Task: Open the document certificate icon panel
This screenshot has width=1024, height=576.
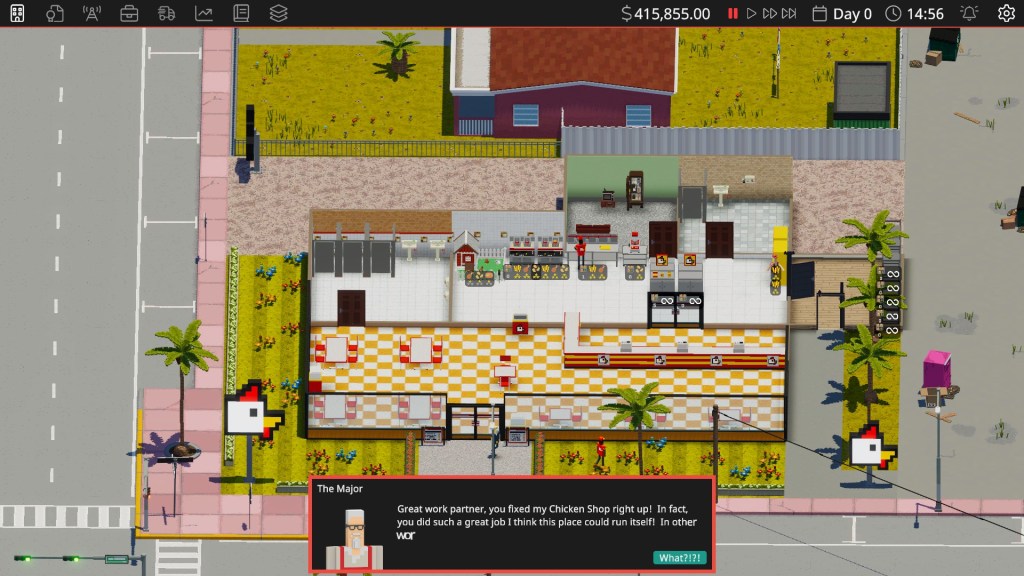Action: pos(54,13)
